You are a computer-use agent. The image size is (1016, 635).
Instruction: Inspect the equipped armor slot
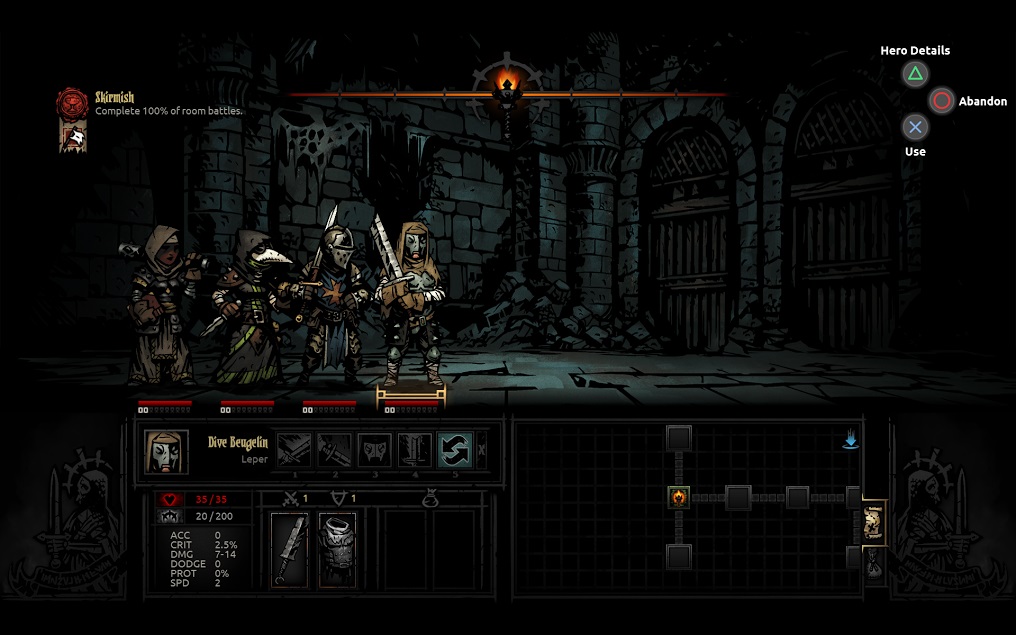pyautogui.click(x=337, y=549)
